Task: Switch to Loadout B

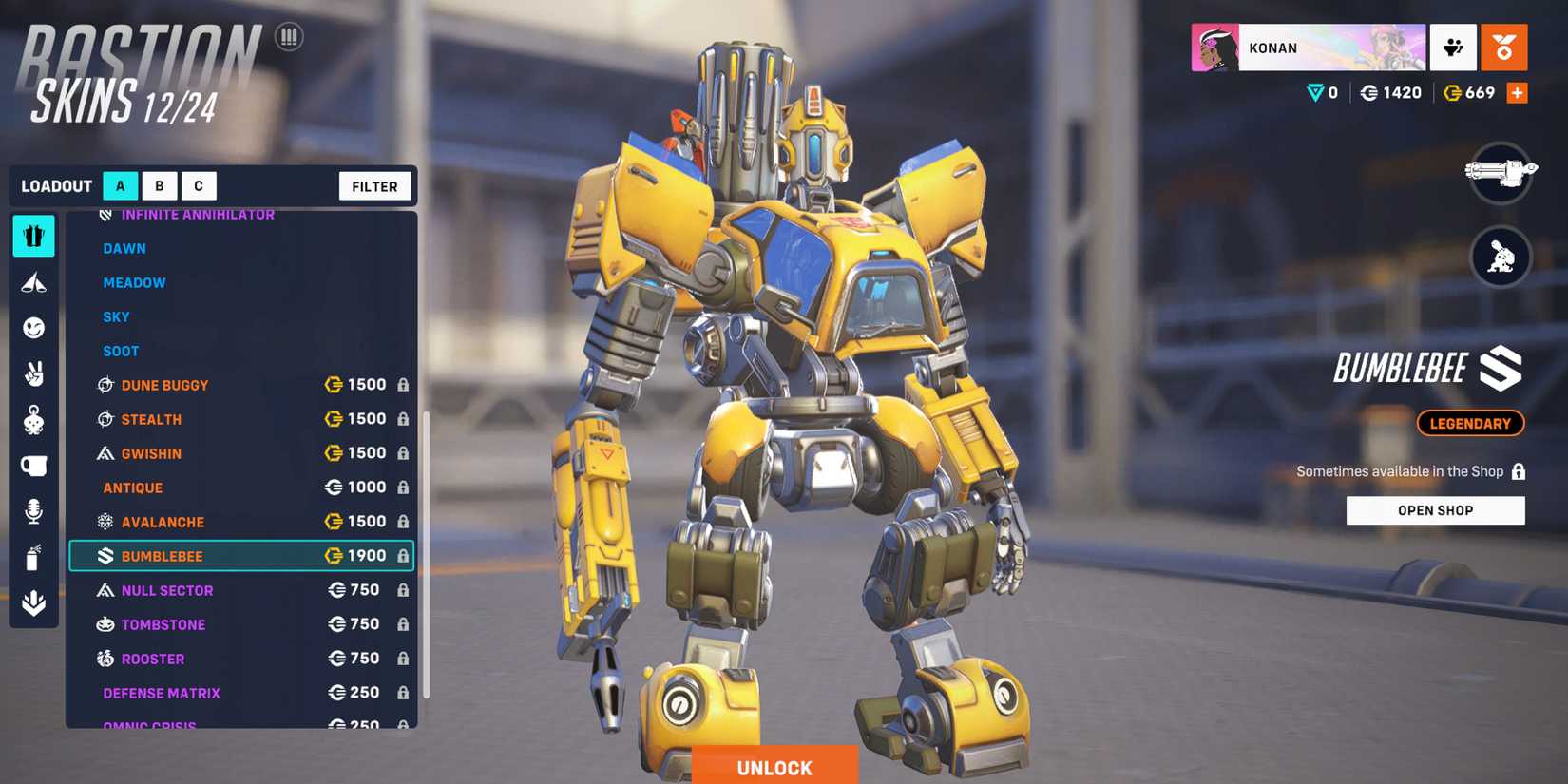Action: [x=159, y=185]
